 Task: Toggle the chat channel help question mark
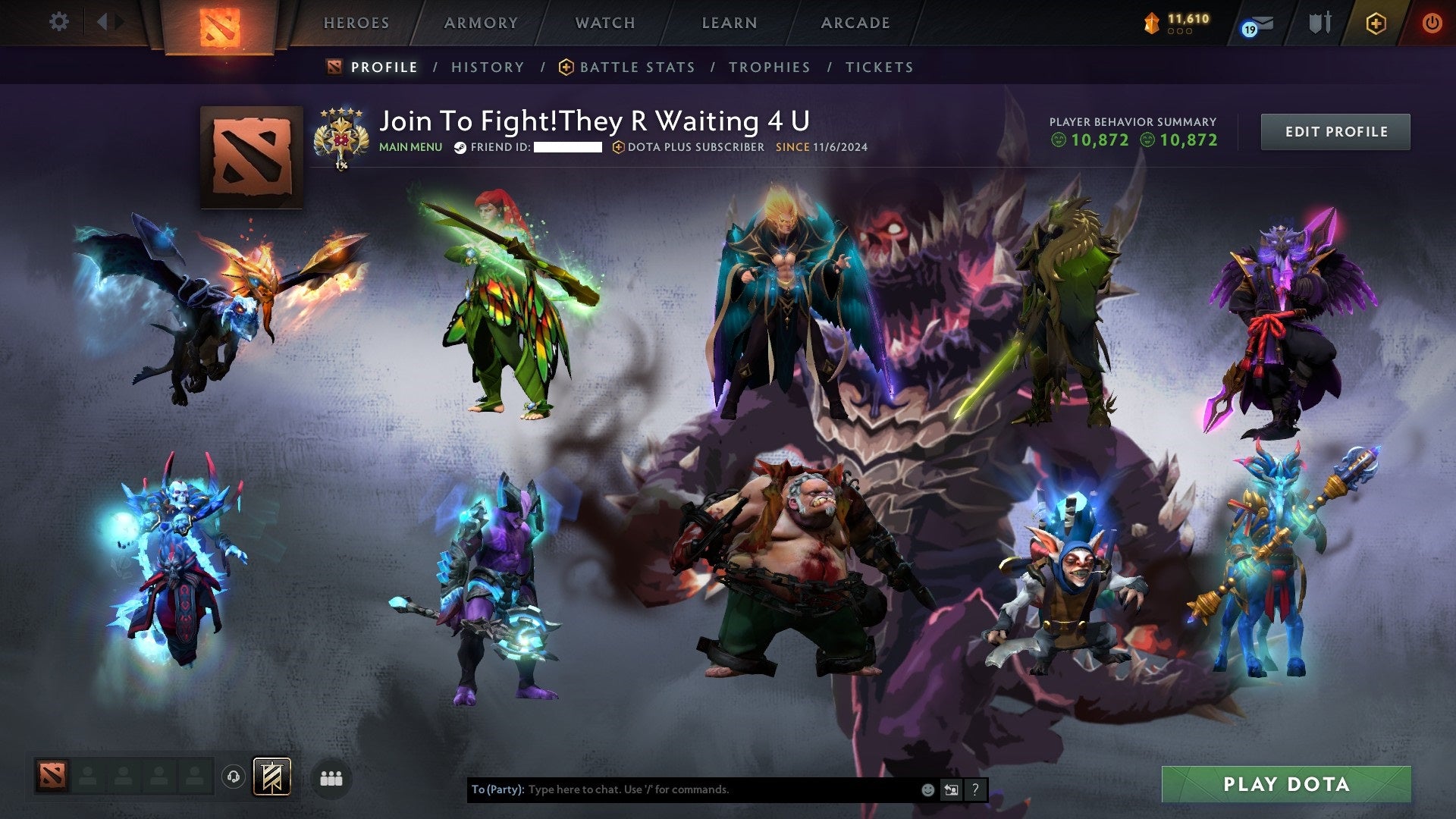pyautogui.click(x=974, y=789)
